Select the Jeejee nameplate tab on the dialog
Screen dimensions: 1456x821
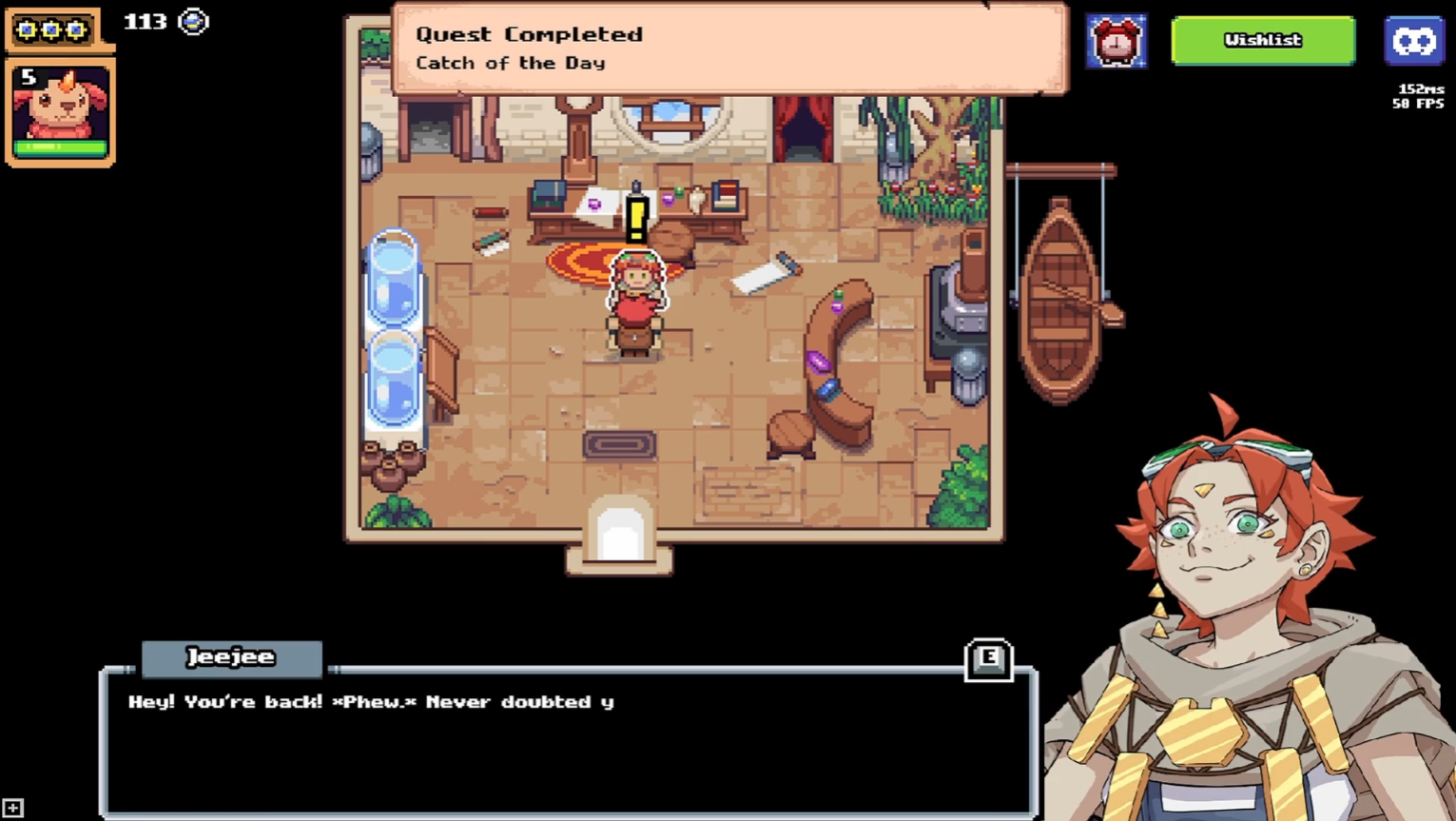[231, 656]
